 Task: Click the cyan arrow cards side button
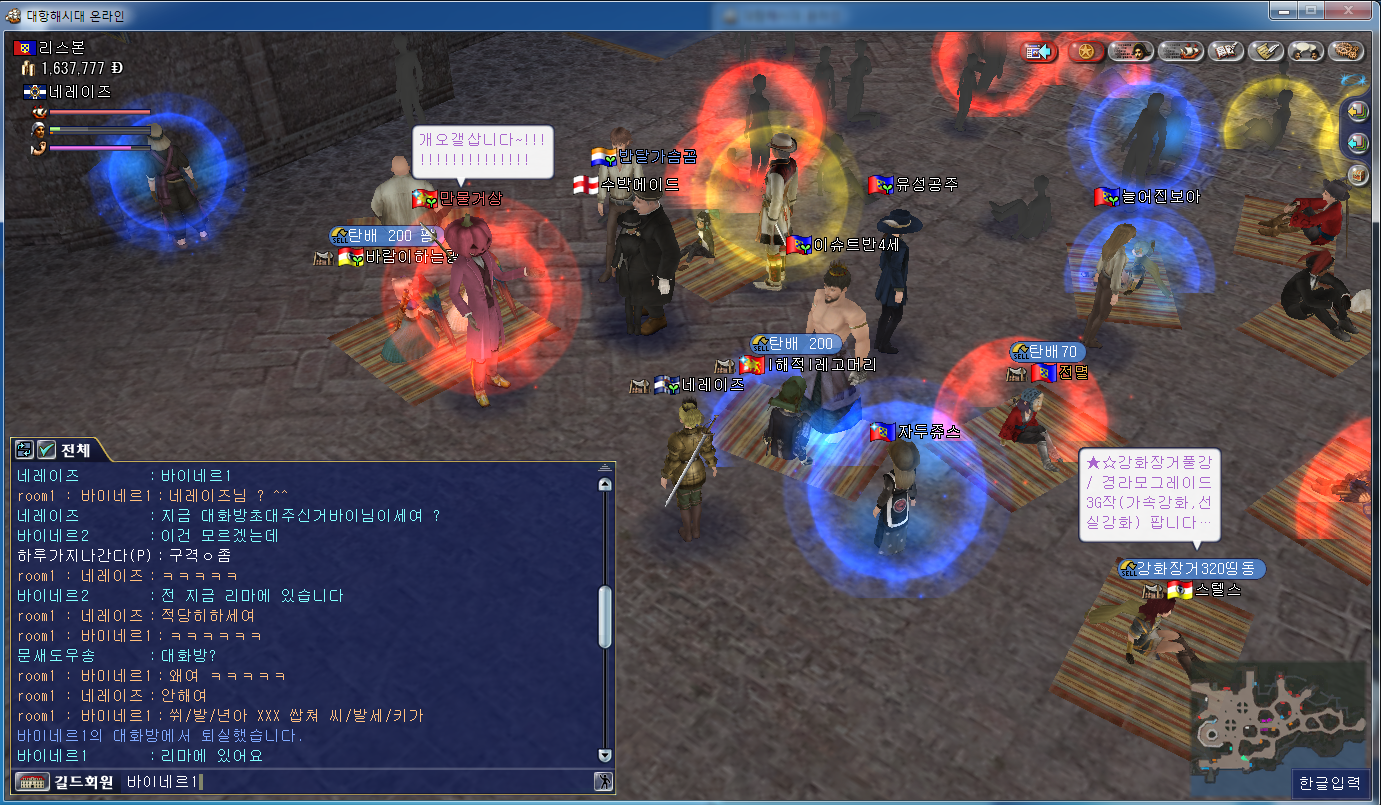click(x=1357, y=142)
